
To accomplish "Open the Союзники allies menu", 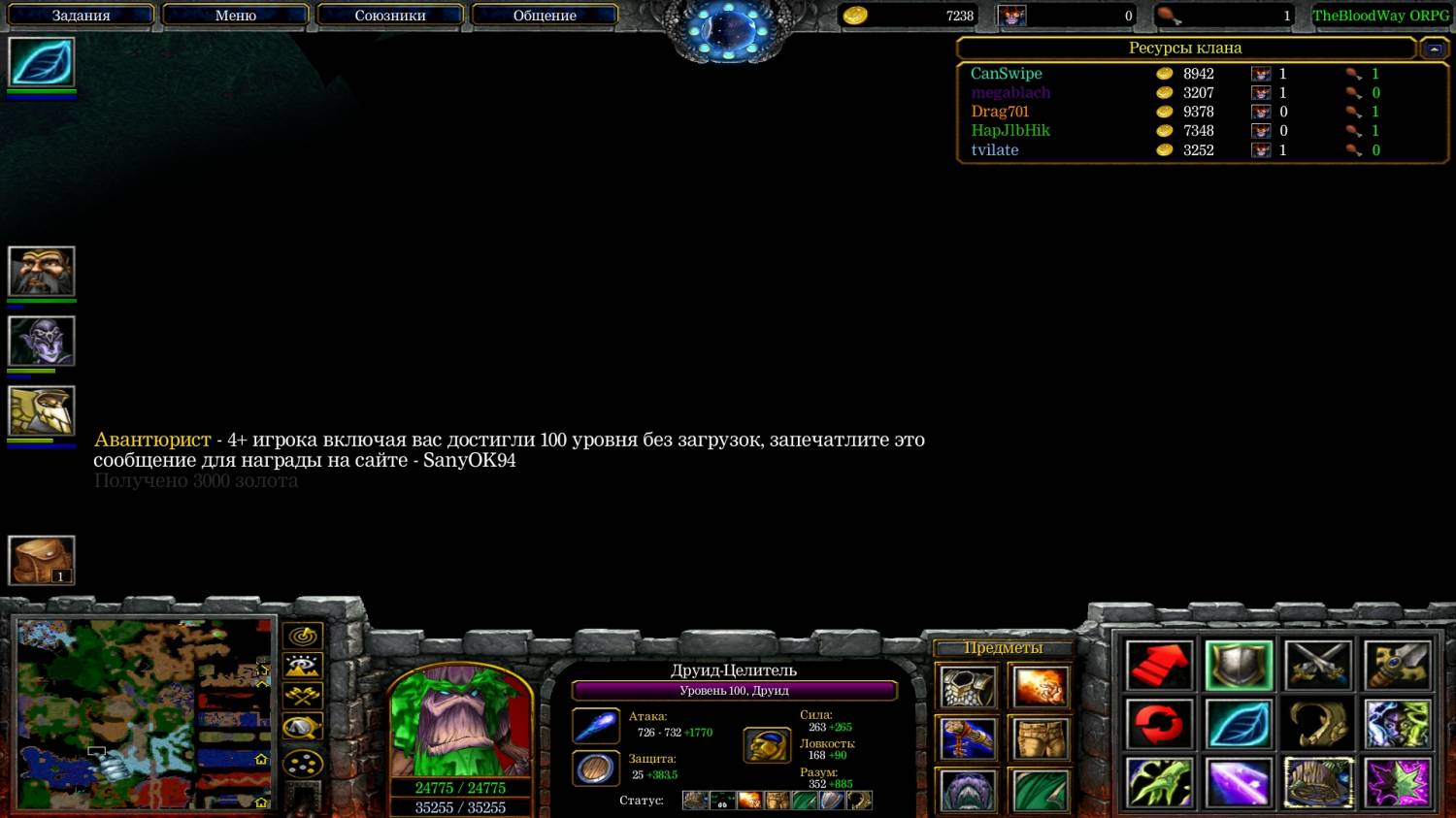I will tap(389, 16).
